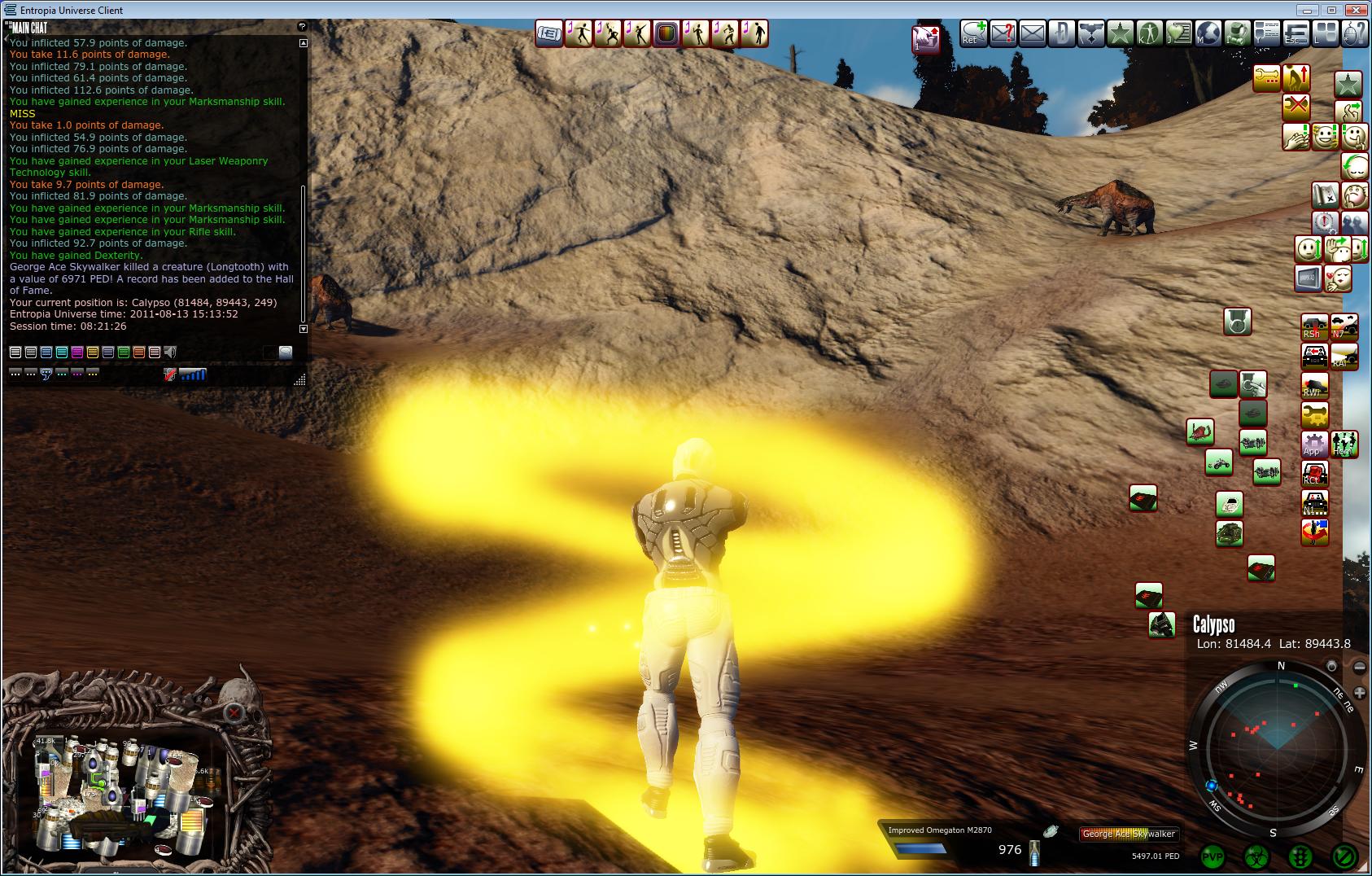Open the character skills icon labeled K
The height and width of the screenshot is (876, 1372).
1149,34
